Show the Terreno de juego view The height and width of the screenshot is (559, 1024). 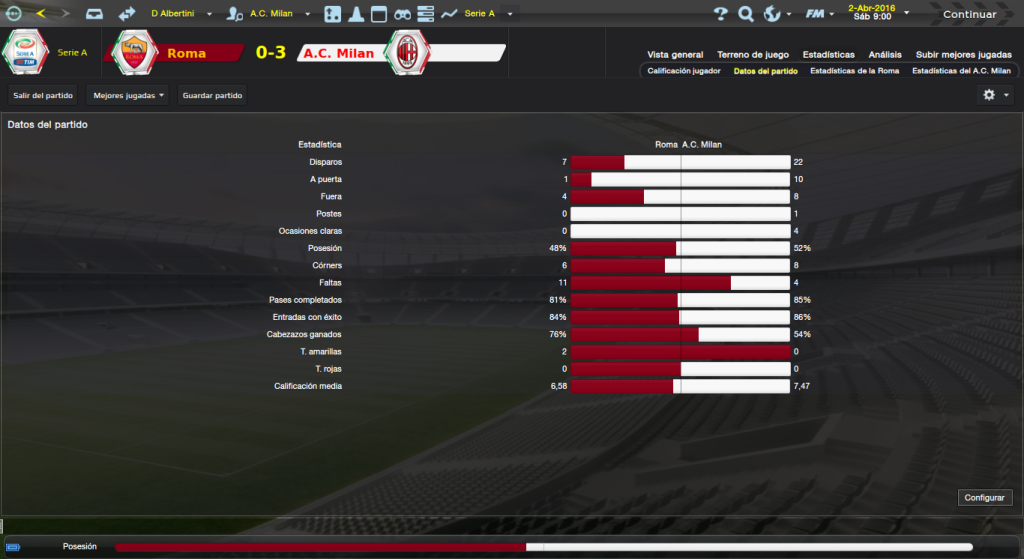752,55
